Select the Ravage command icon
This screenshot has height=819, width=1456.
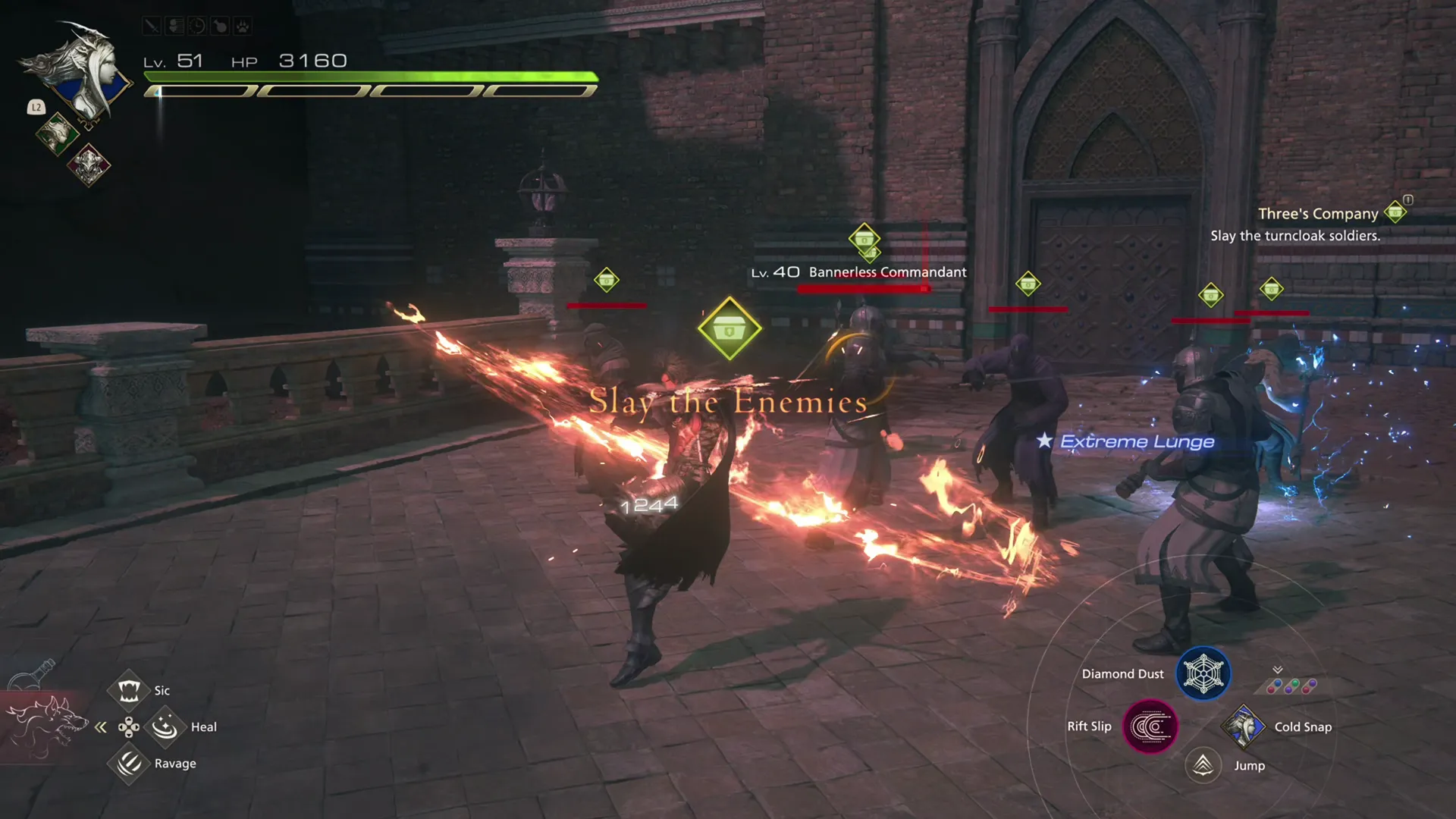pos(128,764)
